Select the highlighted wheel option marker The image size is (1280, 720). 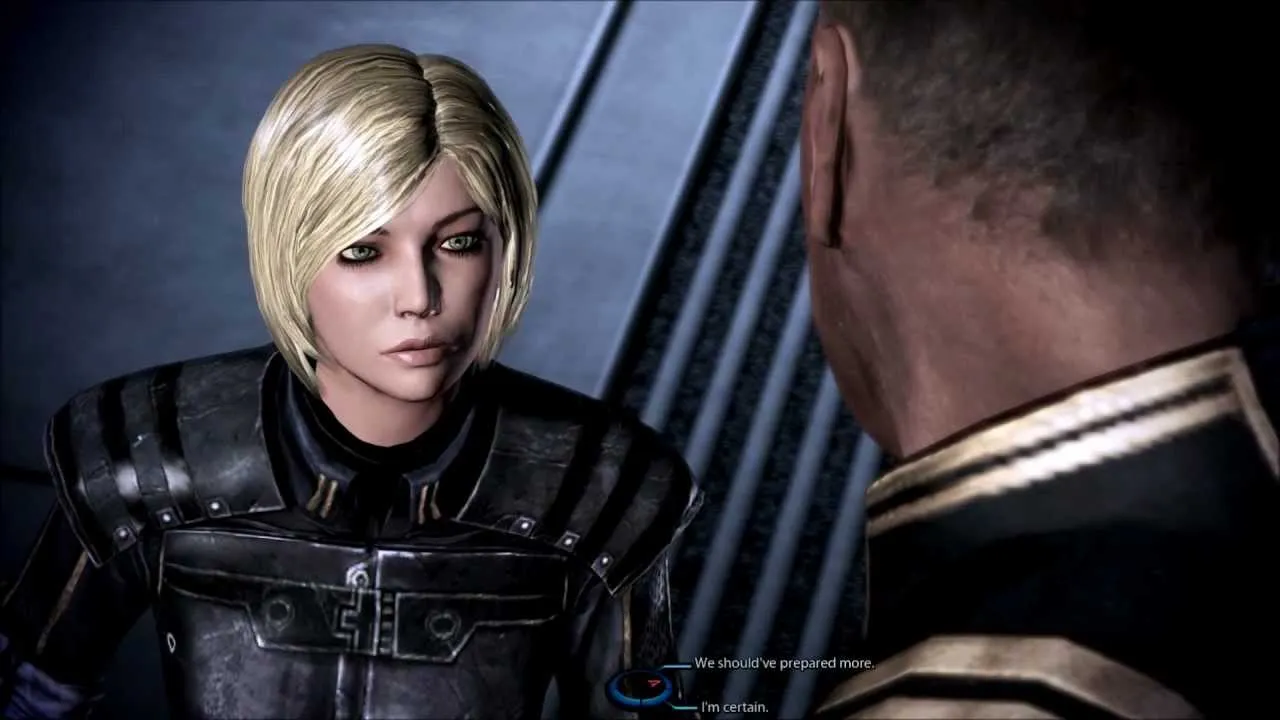(x=653, y=684)
